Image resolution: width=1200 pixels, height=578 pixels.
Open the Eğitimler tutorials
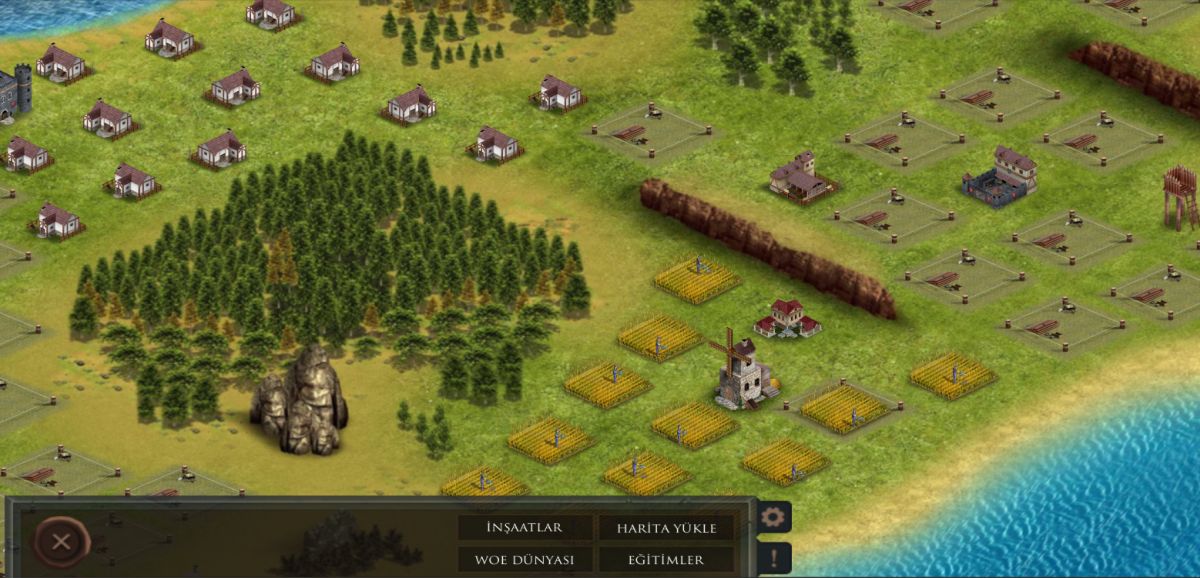(x=665, y=560)
